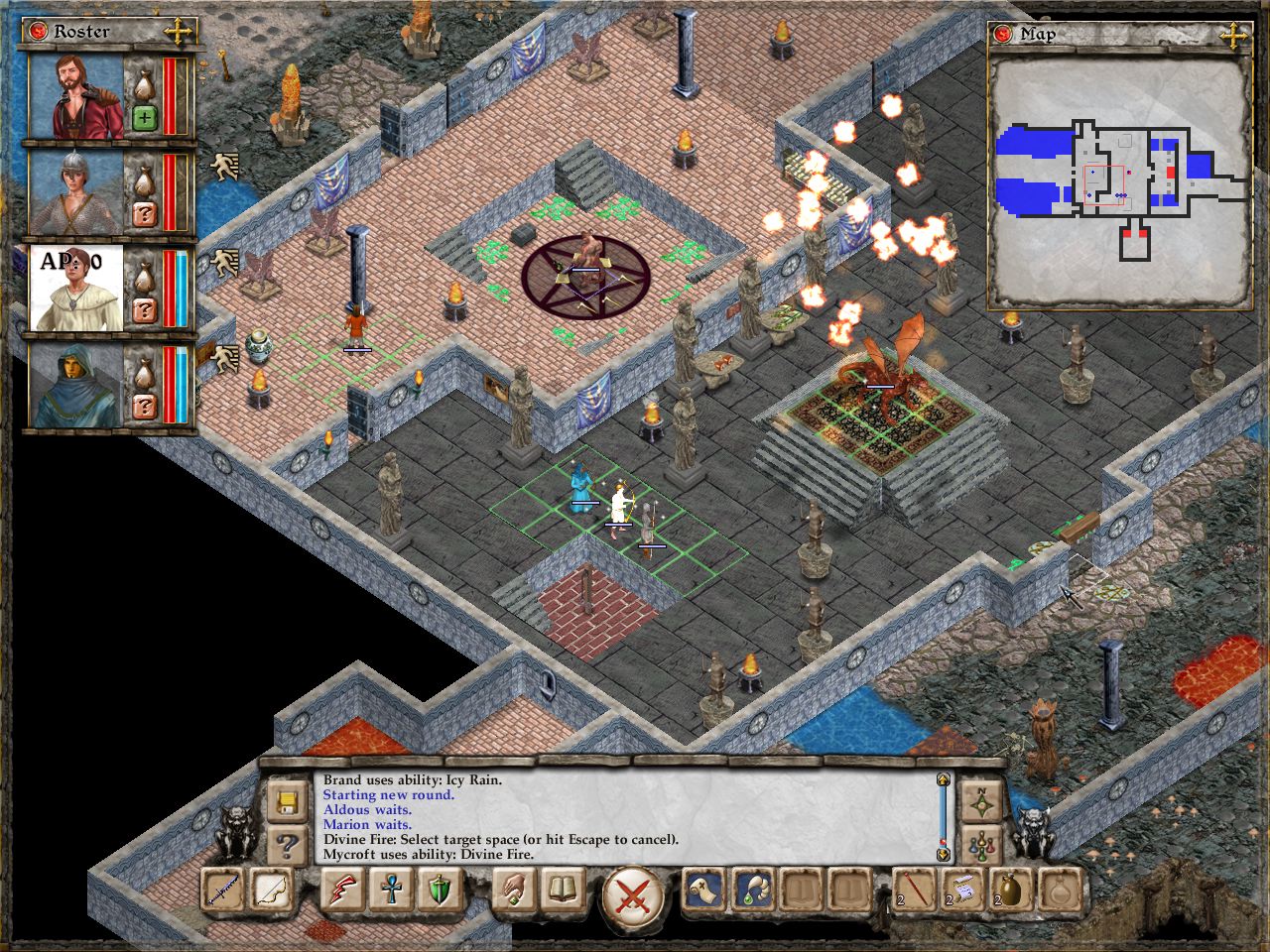1270x952 pixels.
Task: Select the bearded man in red portrait
Action: click(x=75, y=97)
